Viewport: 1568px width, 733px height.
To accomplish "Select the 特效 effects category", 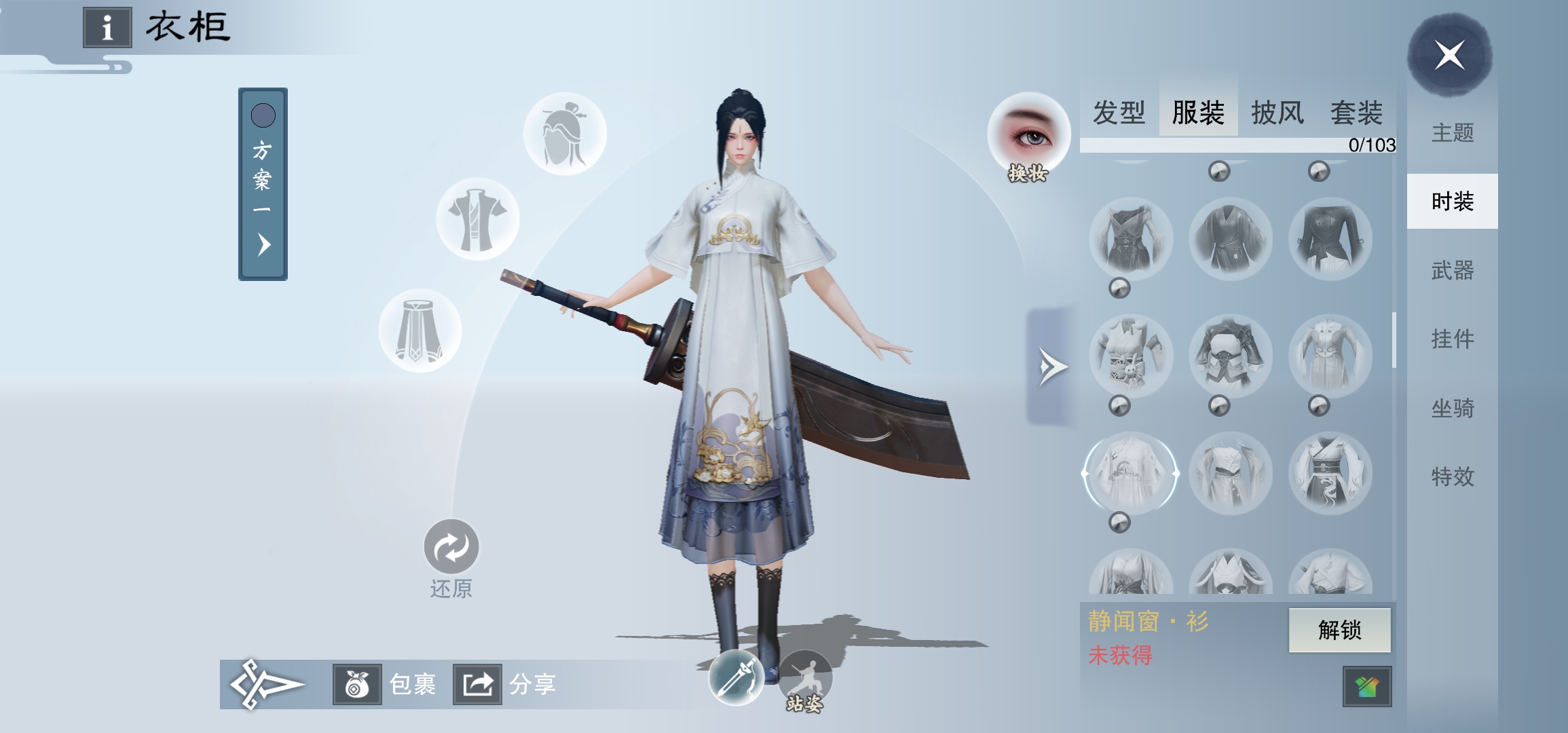I will (1453, 476).
